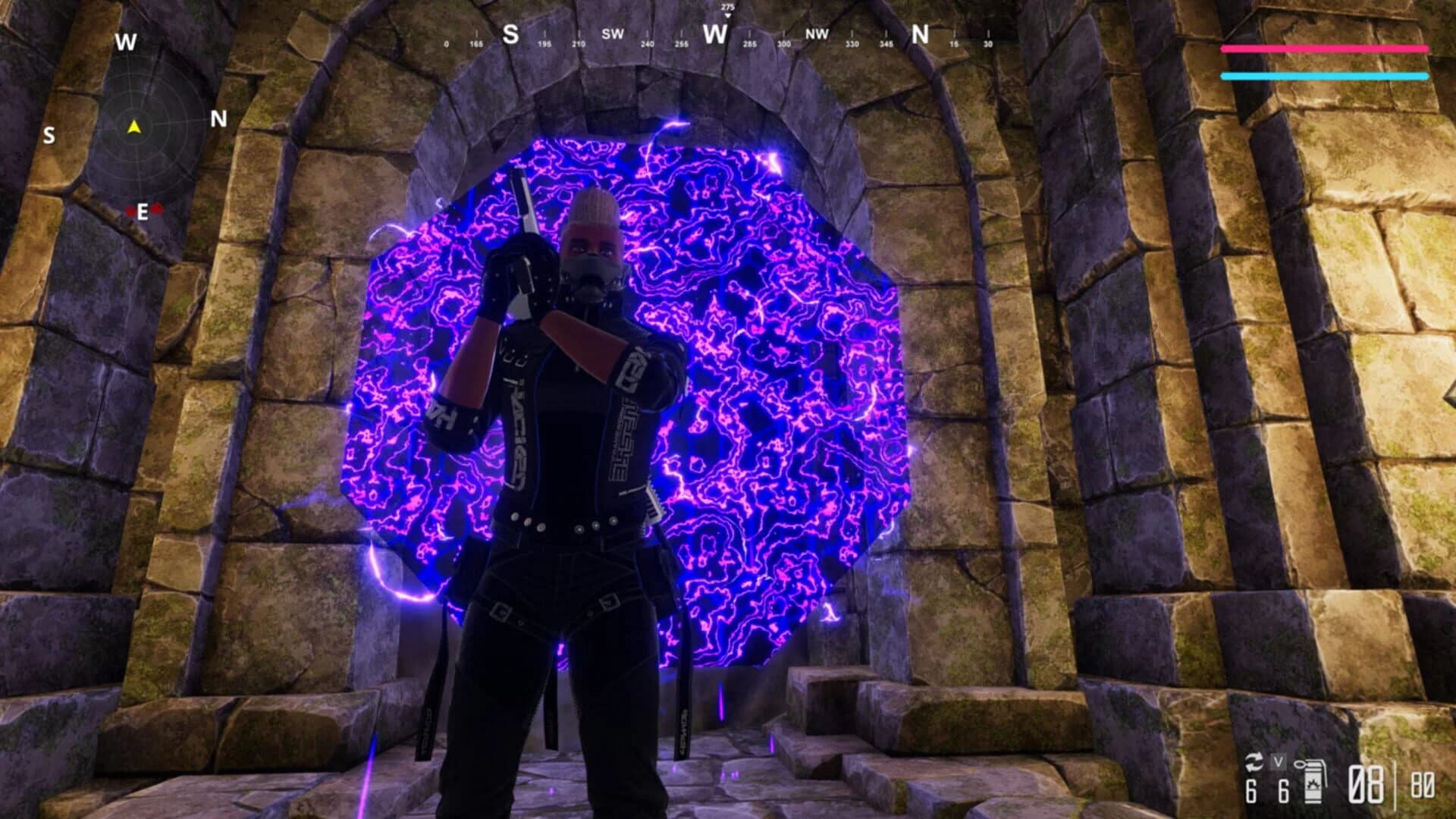Click the W marker on the compass rose

coord(127,41)
